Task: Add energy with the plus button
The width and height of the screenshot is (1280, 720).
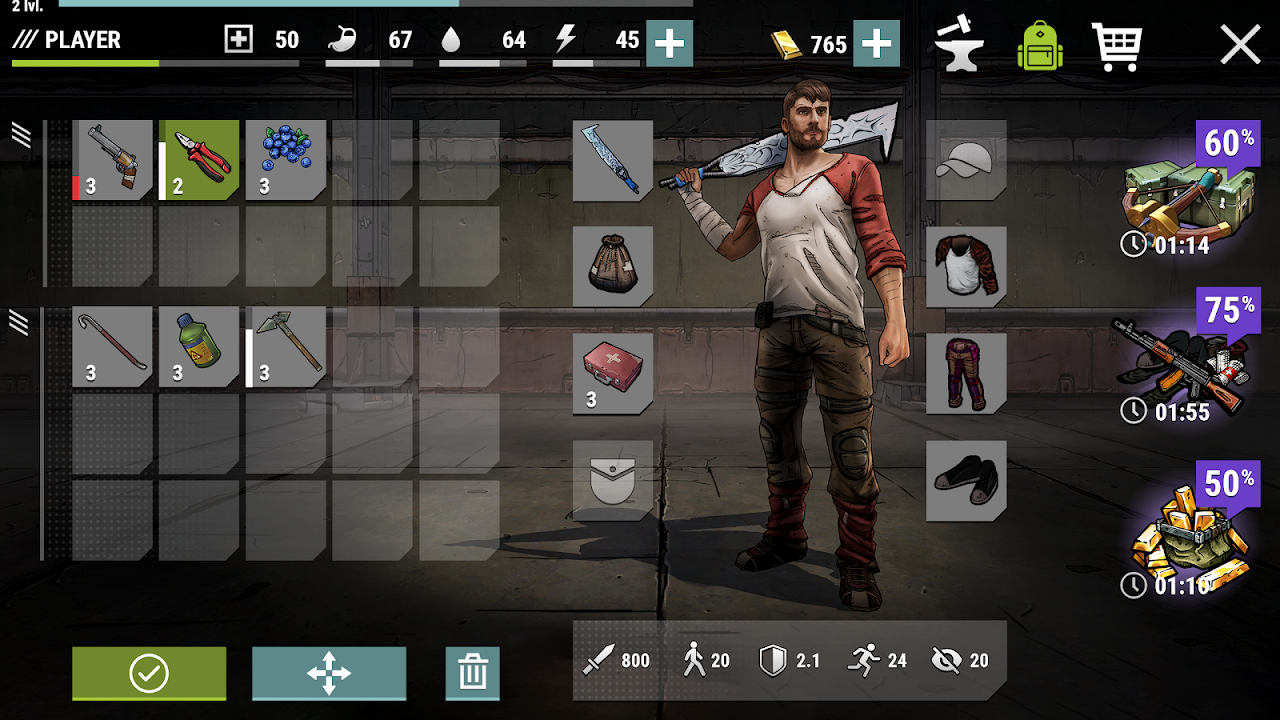Action: [x=668, y=45]
